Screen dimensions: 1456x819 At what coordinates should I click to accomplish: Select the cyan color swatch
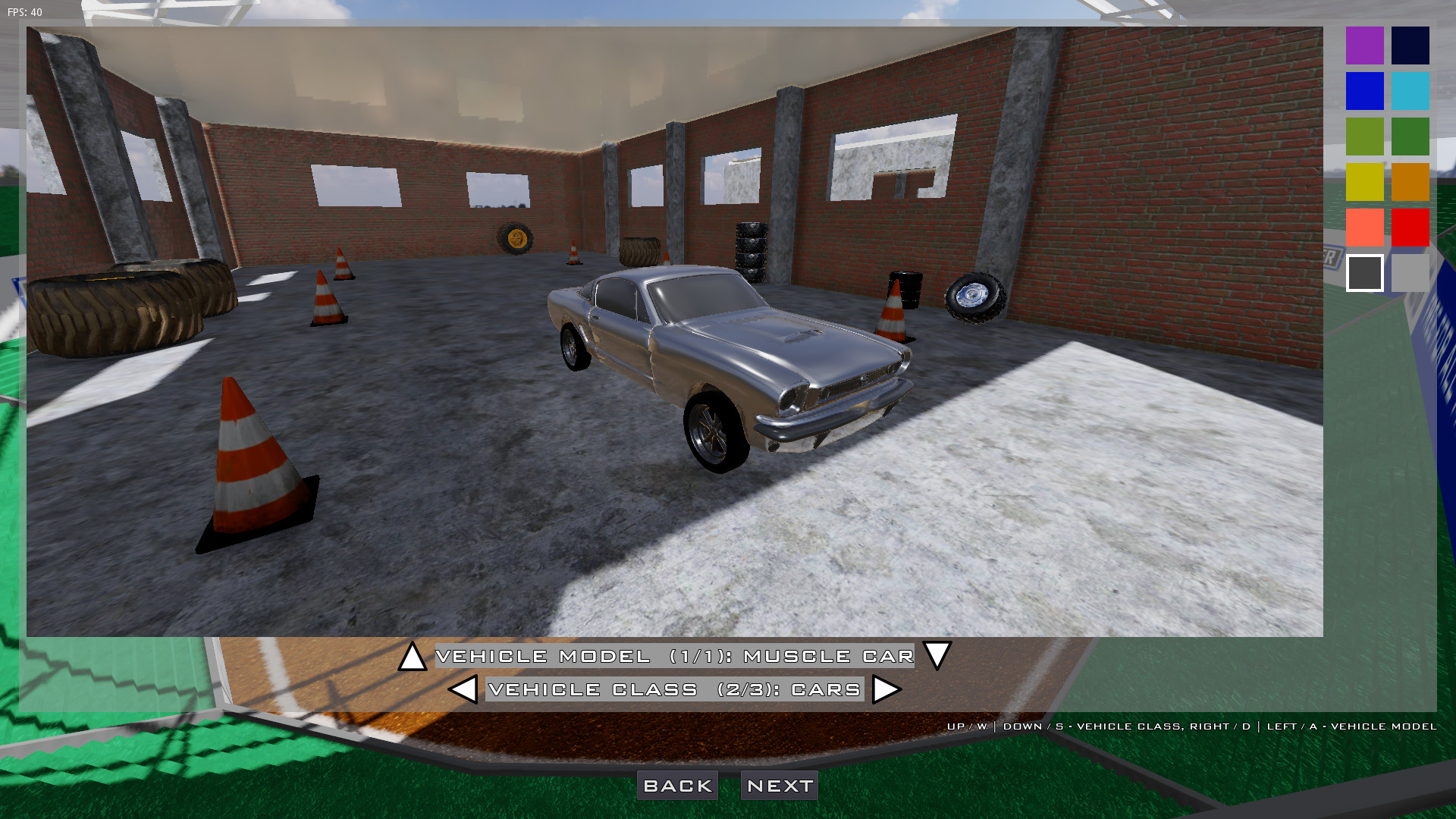[x=1410, y=91]
